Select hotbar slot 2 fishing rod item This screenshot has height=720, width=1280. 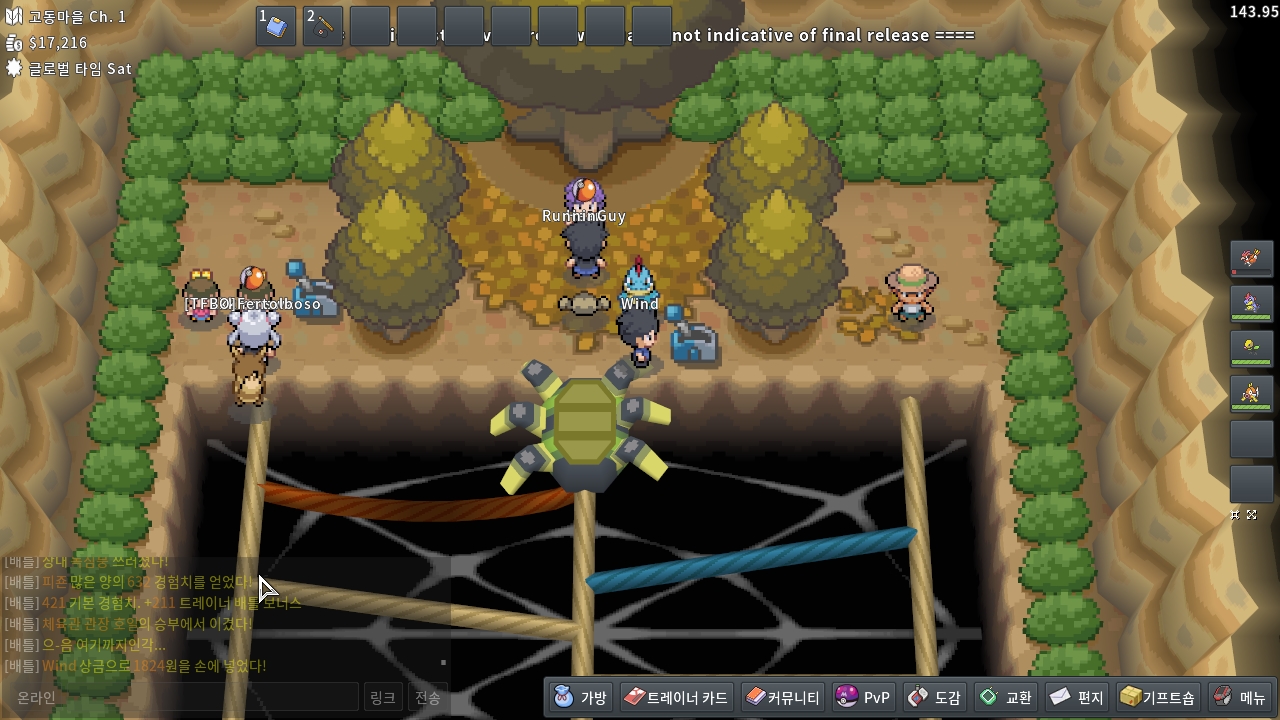pos(323,26)
